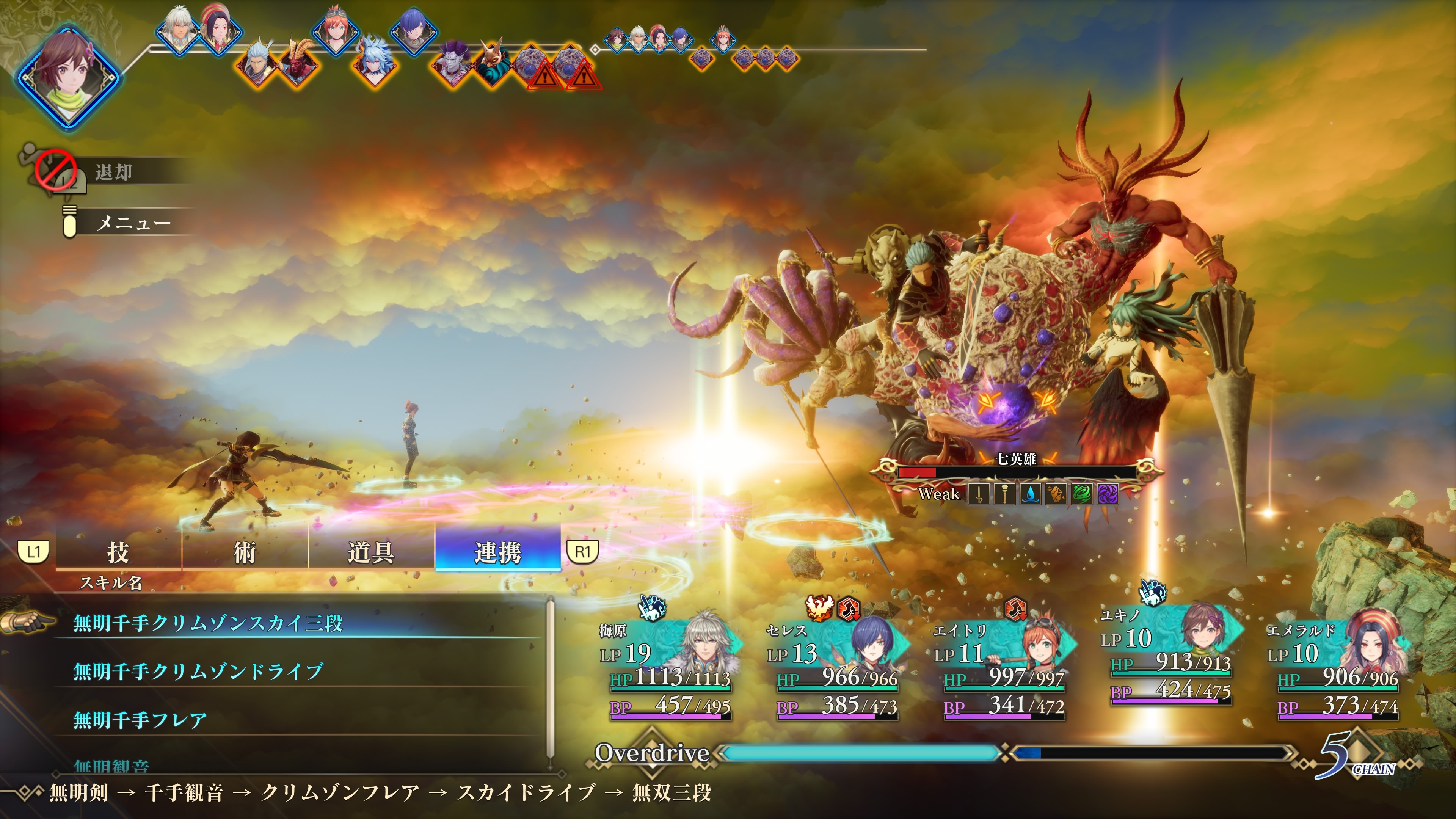This screenshot has height=819, width=1456.
Task: Open the メニュー option
Action: [x=133, y=223]
